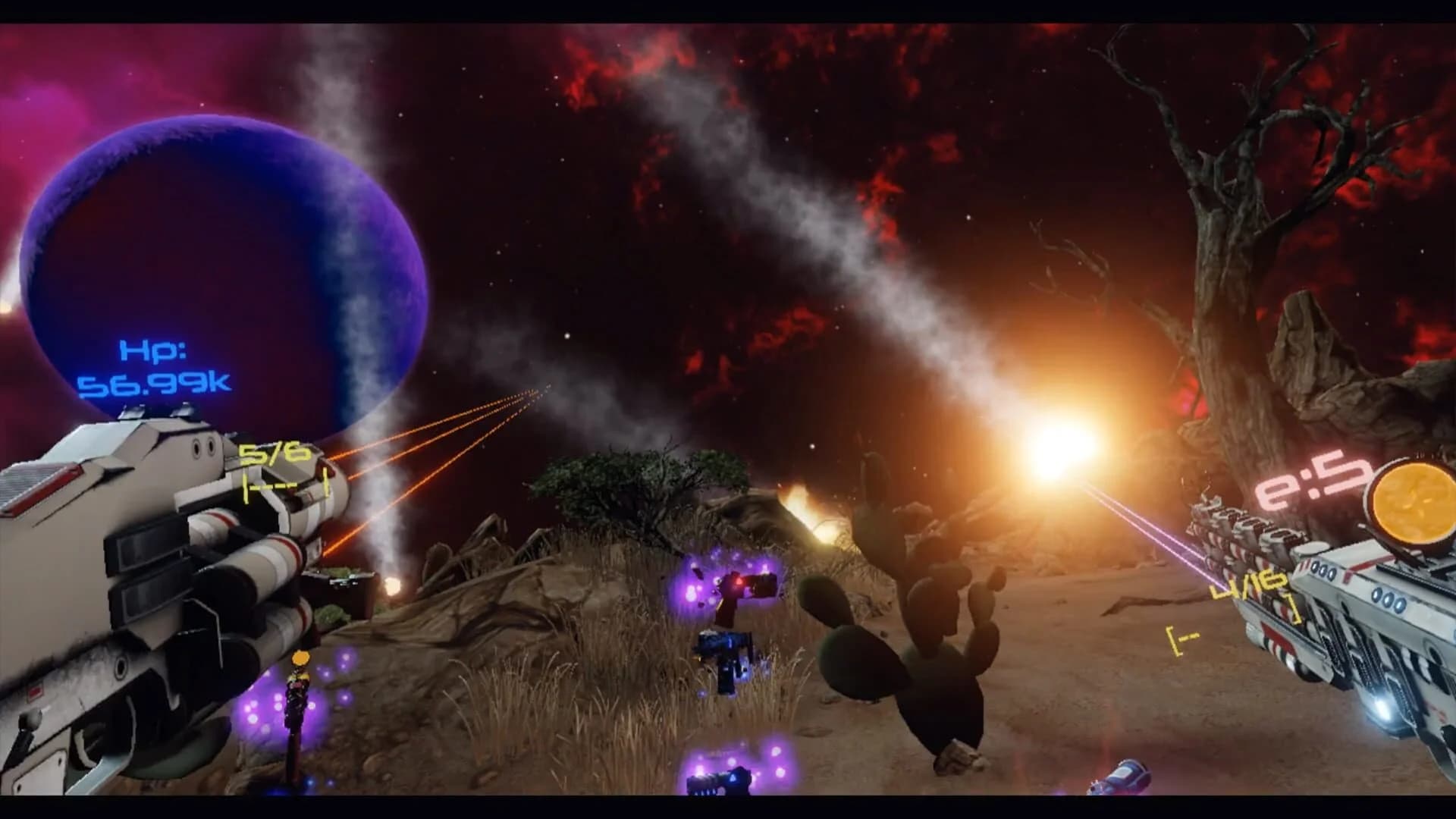Click the yellow bracket indicator below 4/16
The height and width of the screenshot is (819, 1456).
pyautogui.click(x=1181, y=639)
